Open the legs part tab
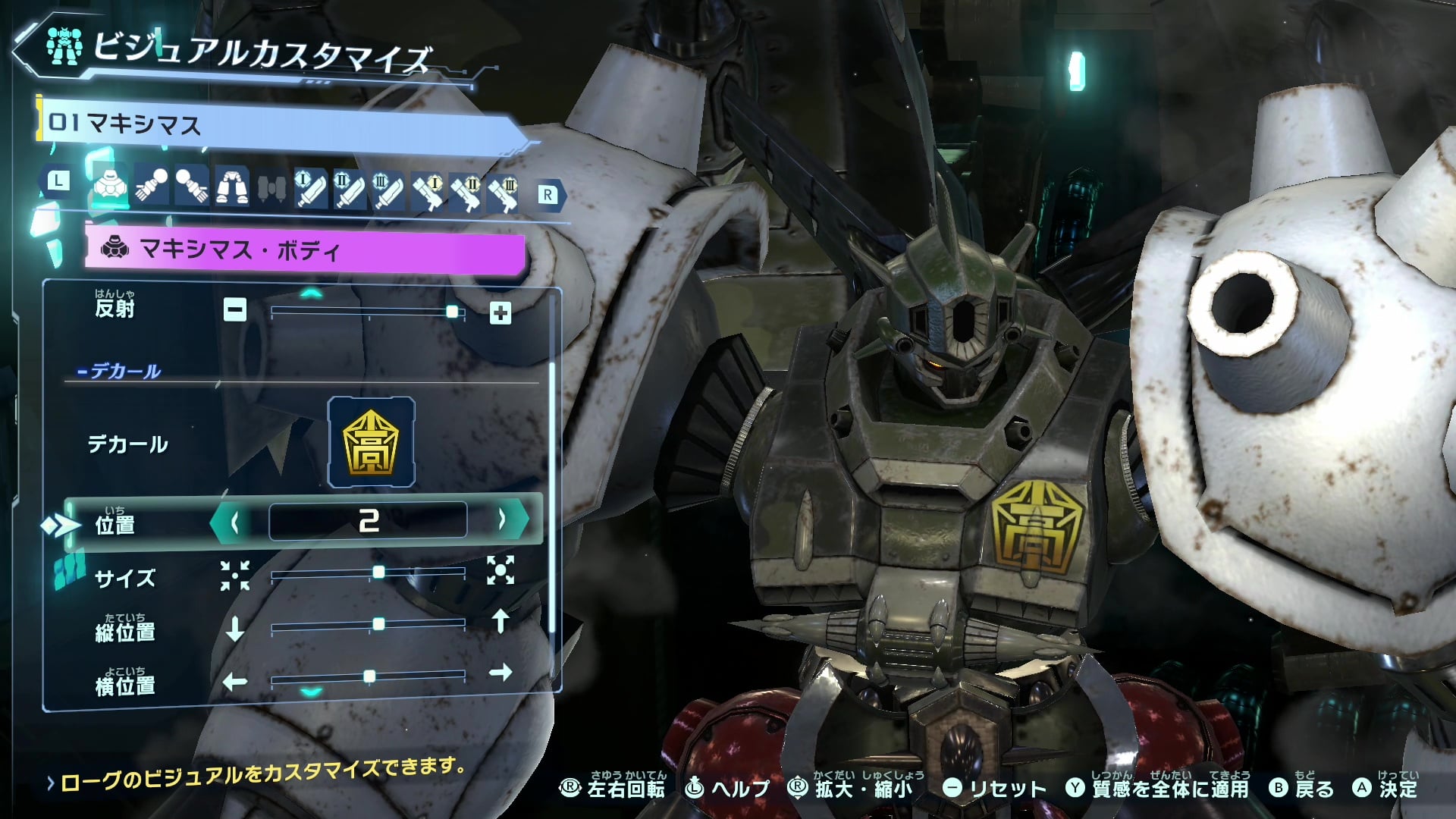 coord(231,186)
